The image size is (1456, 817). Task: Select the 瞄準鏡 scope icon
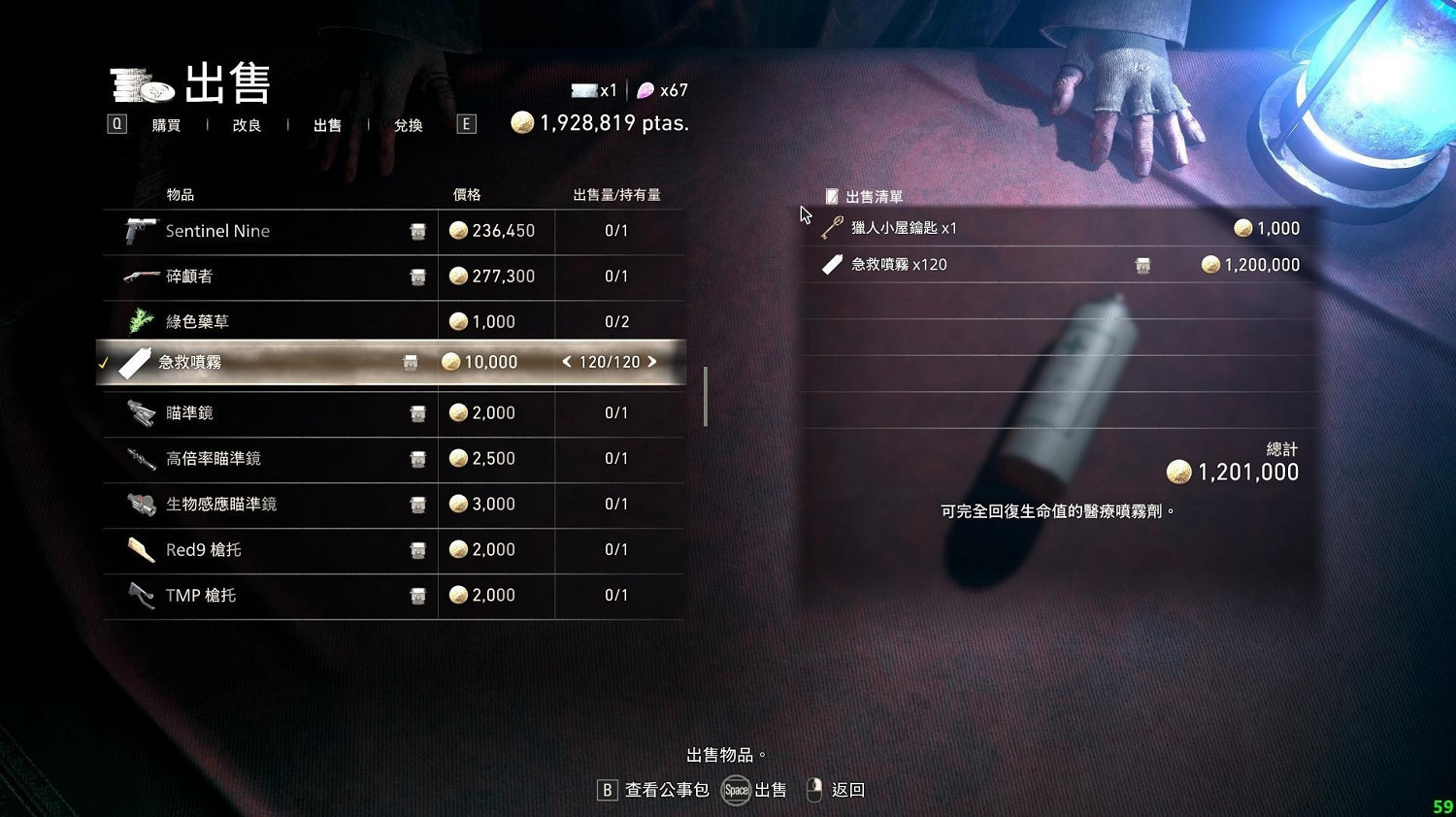(139, 412)
